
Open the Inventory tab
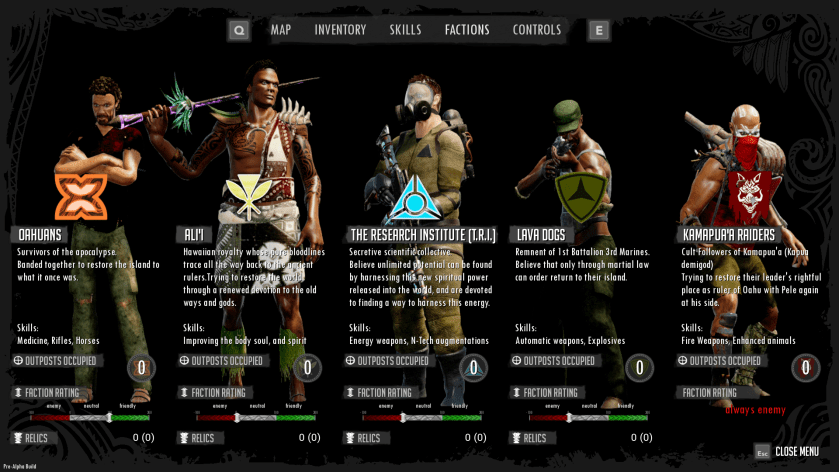tap(340, 30)
